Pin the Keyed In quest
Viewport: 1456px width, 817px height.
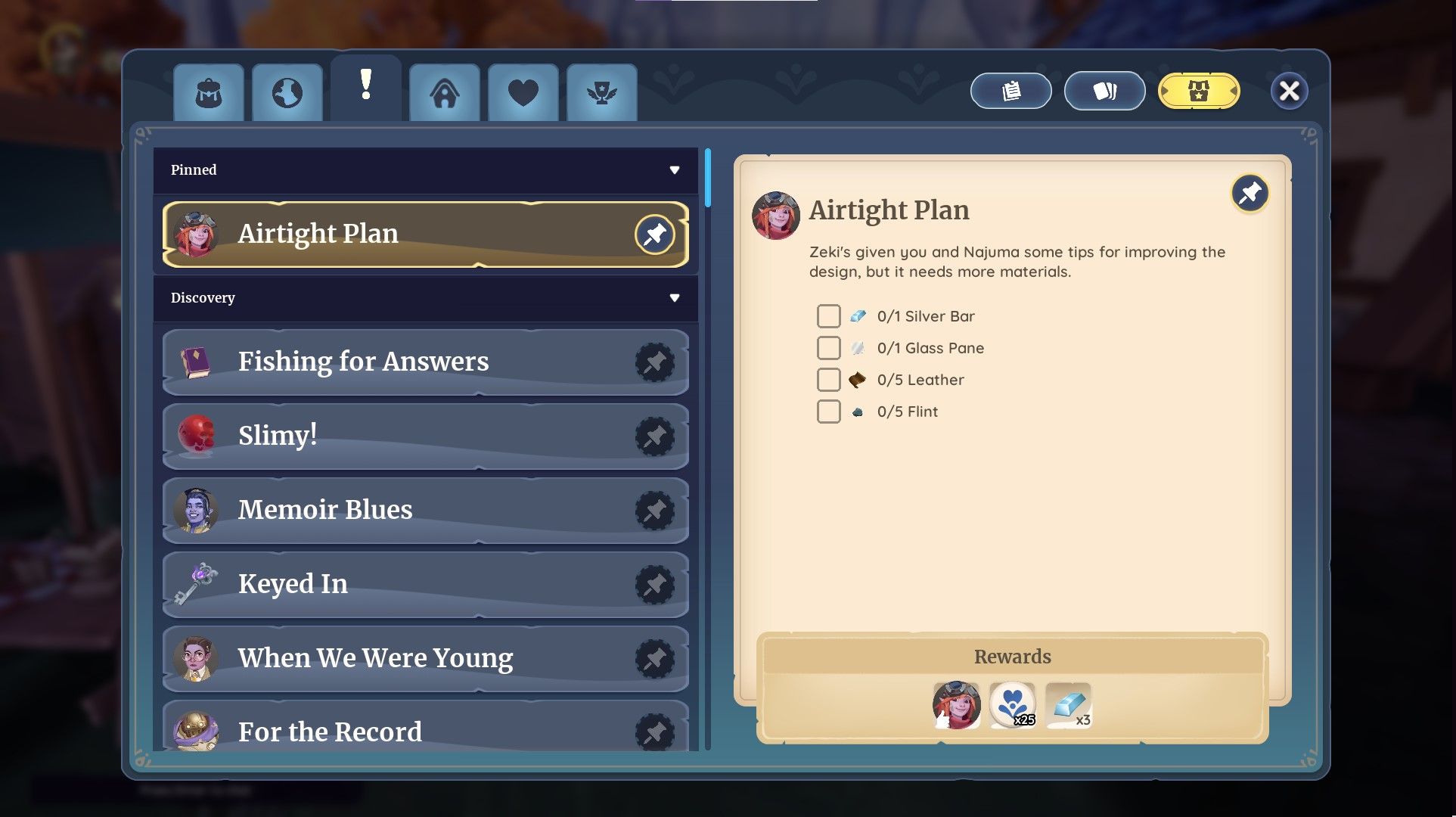[654, 584]
